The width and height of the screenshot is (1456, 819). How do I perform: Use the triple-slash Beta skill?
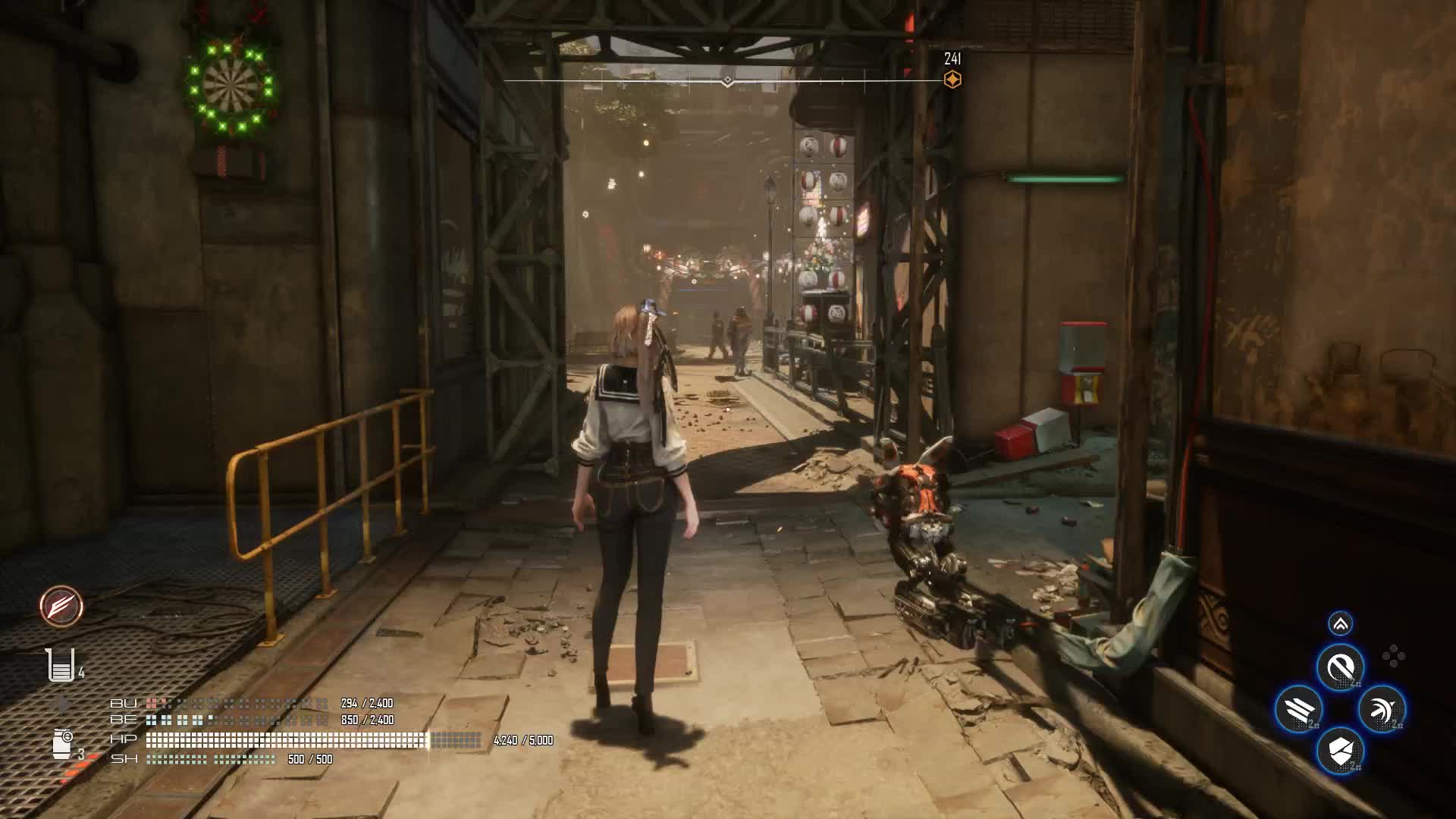click(1298, 710)
